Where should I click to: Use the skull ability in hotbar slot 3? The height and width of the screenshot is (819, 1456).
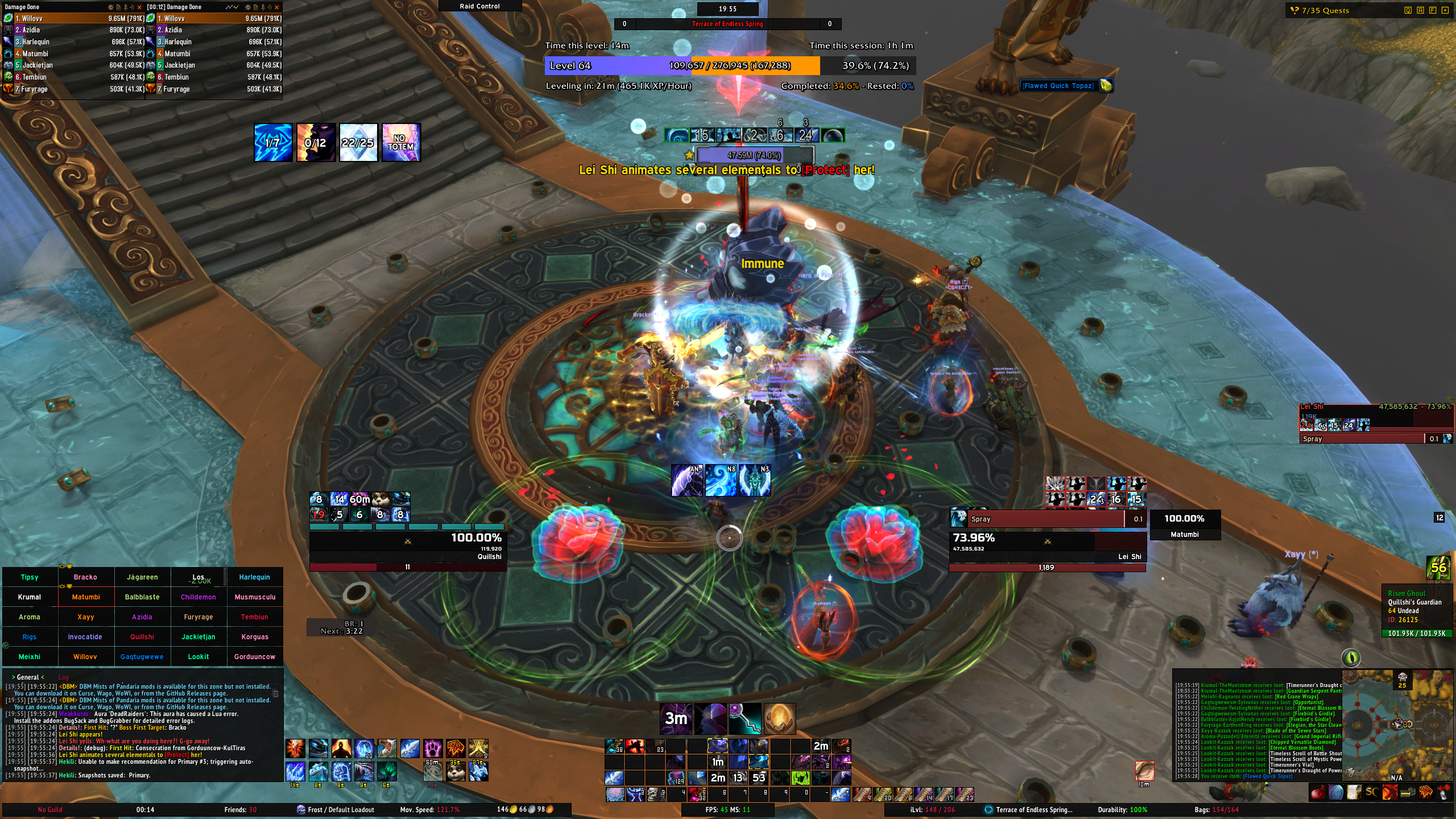click(x=655, y=794)
